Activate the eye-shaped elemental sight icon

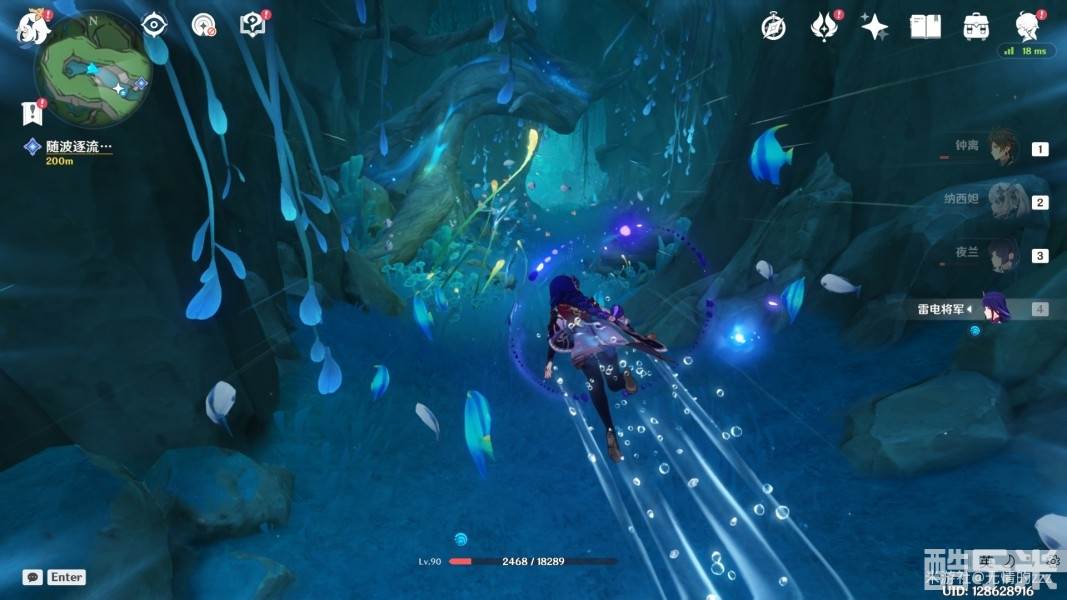pos(154,25)
